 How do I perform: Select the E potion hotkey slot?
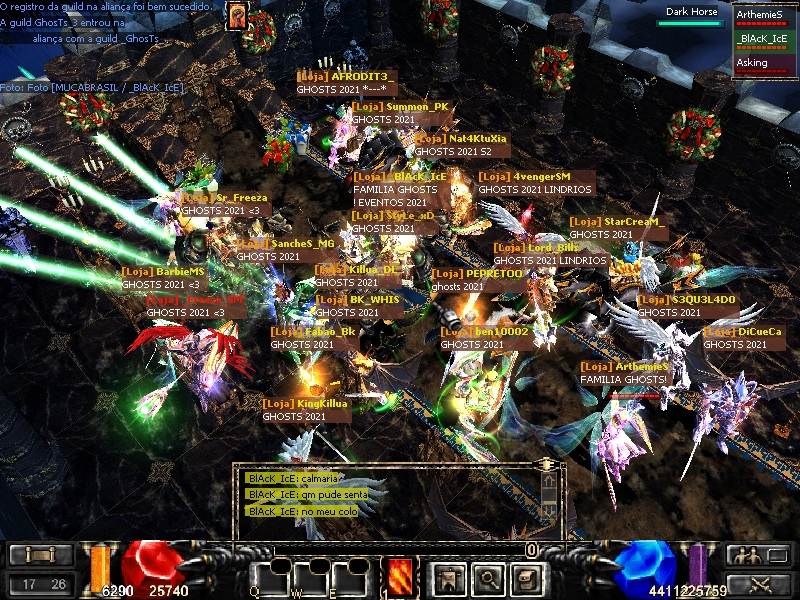351,577
